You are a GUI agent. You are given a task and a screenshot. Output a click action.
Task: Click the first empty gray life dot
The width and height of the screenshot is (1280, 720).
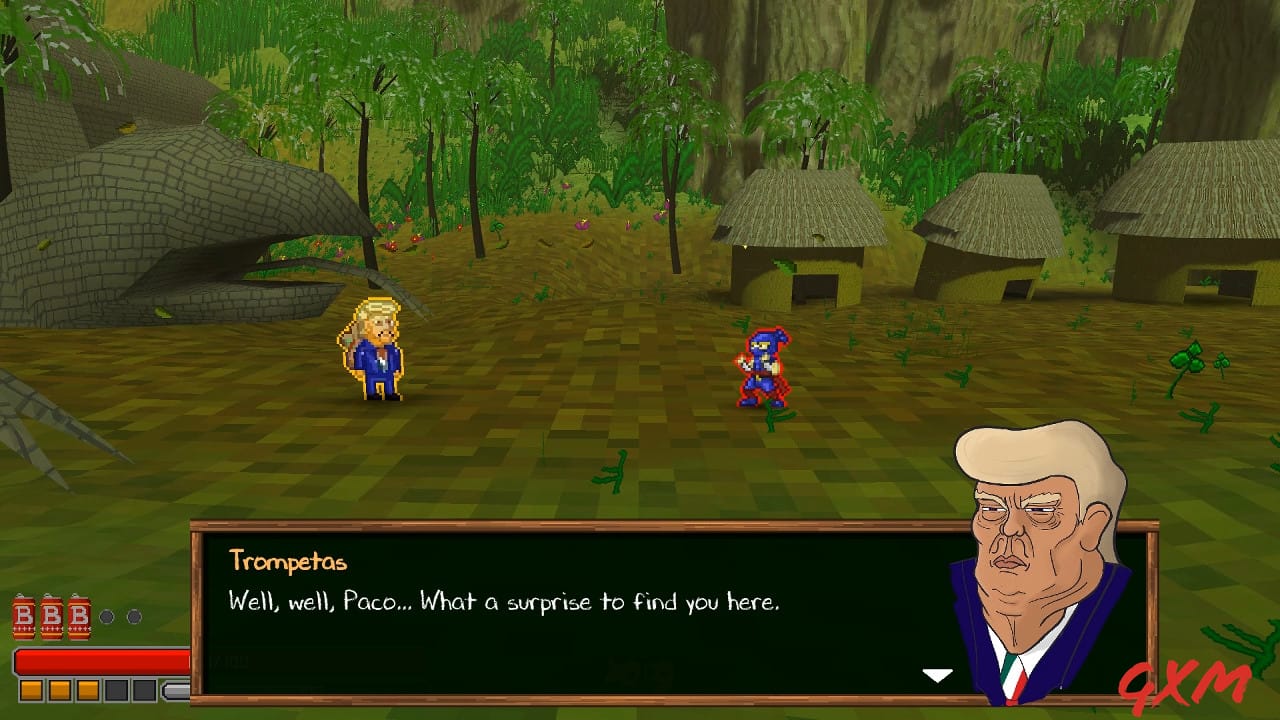click(x=107, y=617)
